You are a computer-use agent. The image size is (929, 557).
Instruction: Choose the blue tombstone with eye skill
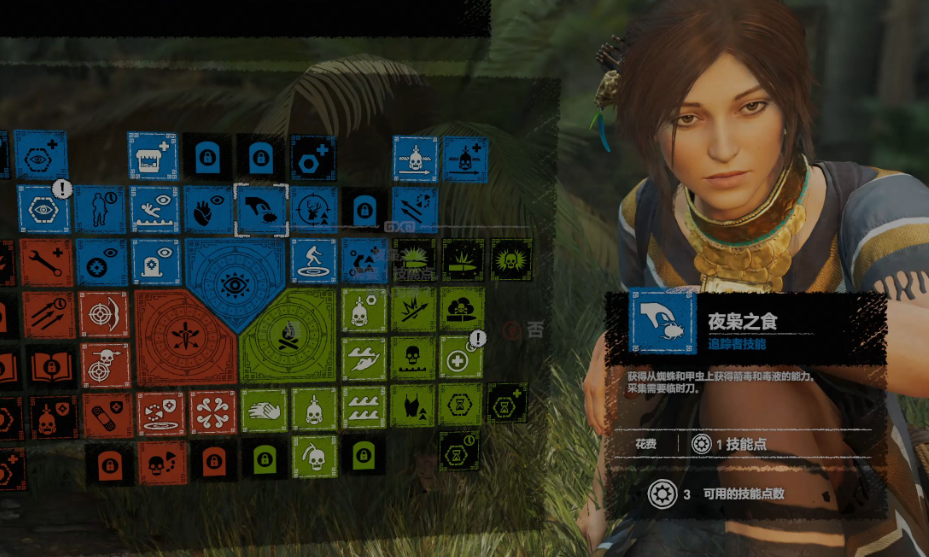pyautogui.click(x=154, y=261)
